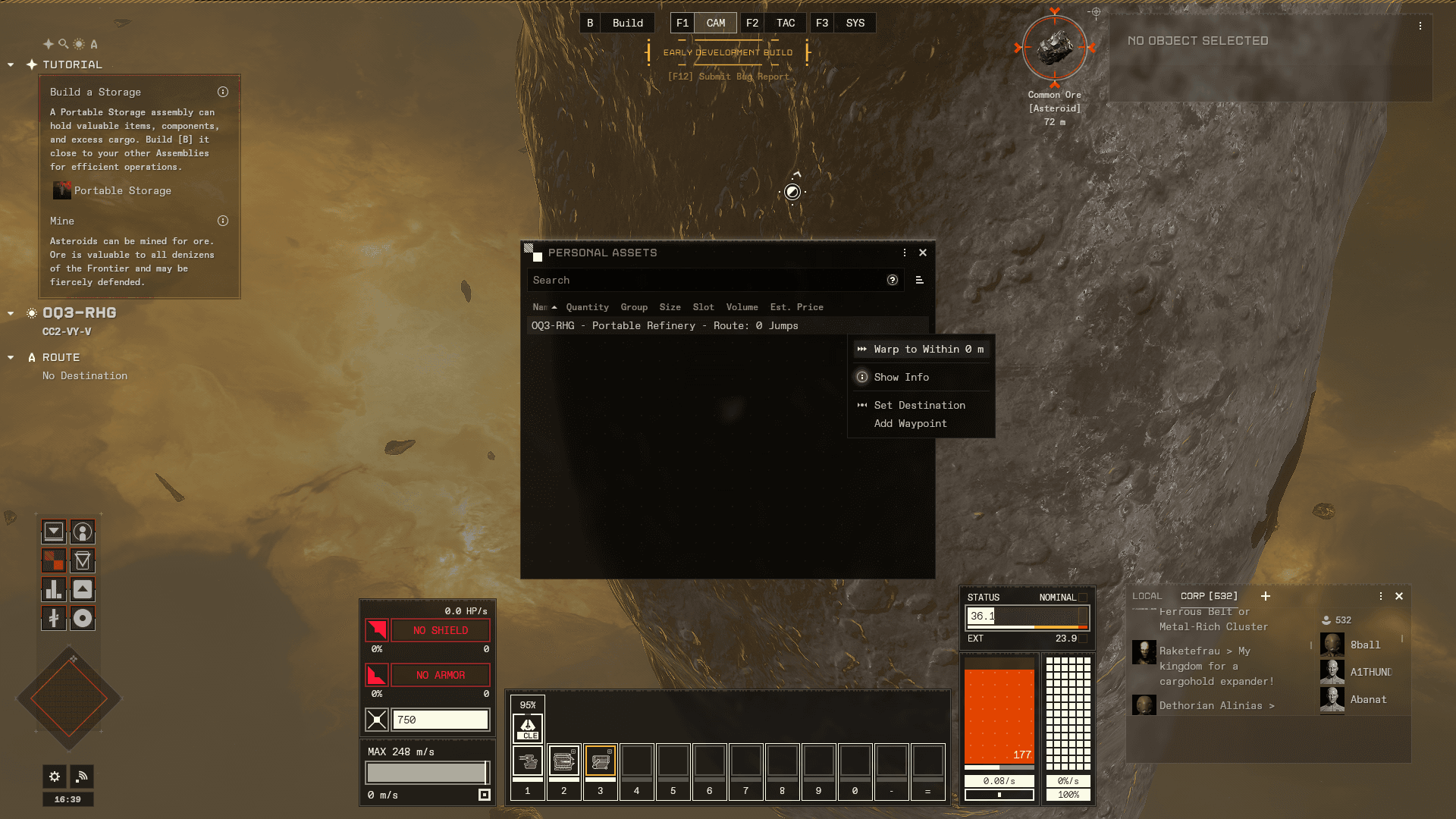The width and height of the screenshot is (1456, 819).
Task: Select Show Info in context menu
Action: pos(901,377)
